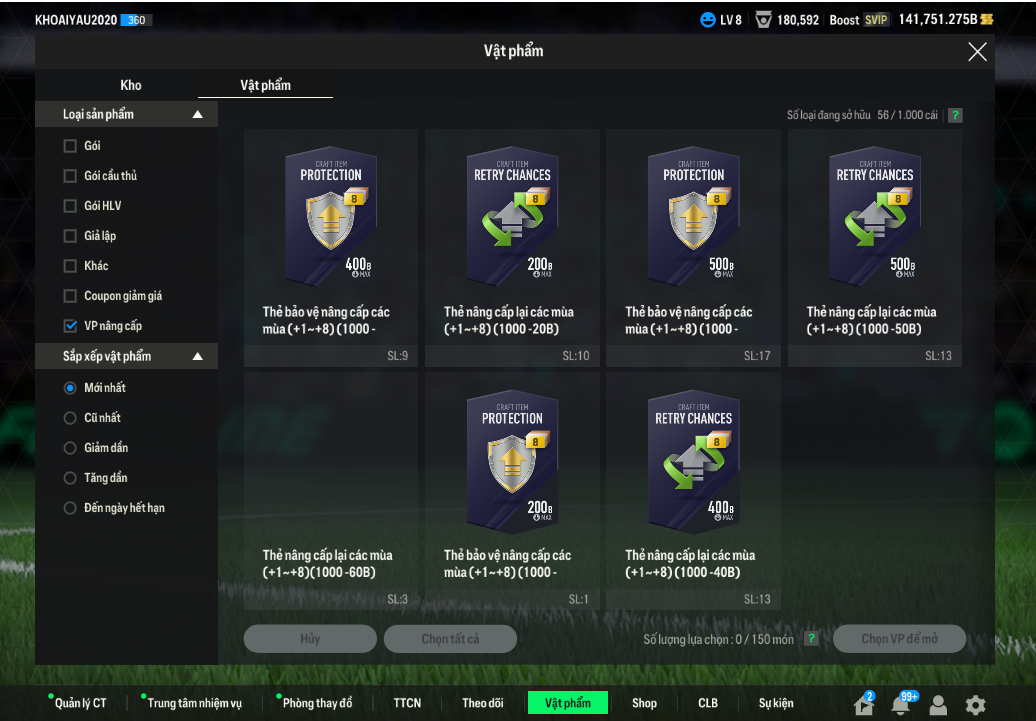The height and width of the screenshot is (721, 1036).
Task: Uncheck the VP nâng cấp filter
Action: [70, 326]
